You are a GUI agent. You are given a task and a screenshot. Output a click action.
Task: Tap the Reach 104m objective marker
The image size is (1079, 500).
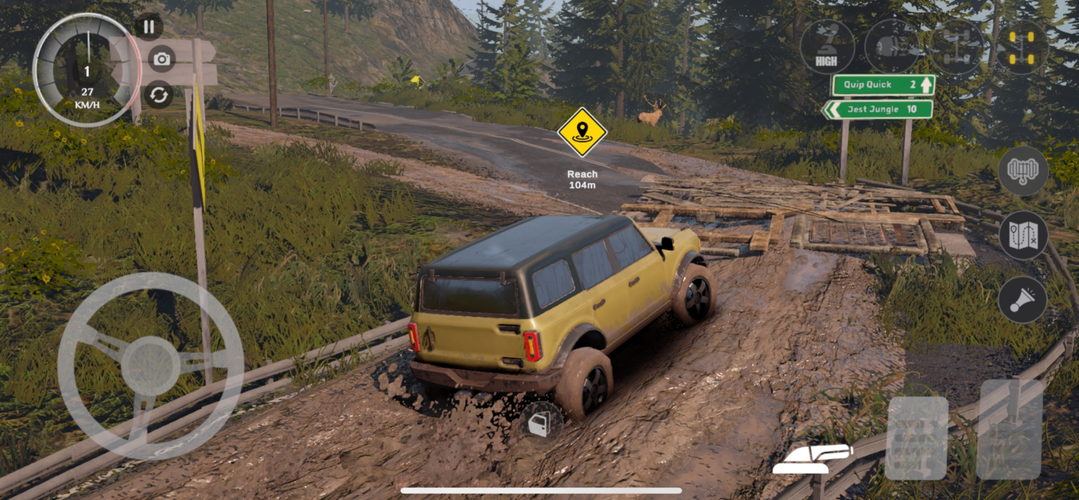pos(582,133)
